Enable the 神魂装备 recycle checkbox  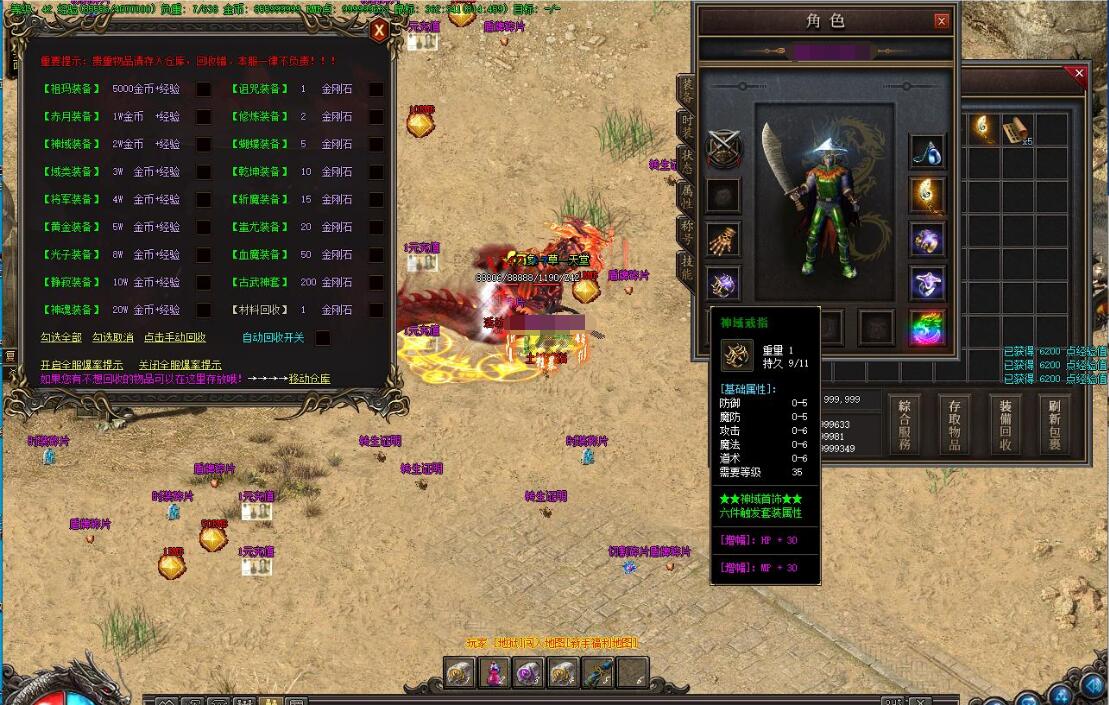coord(203,310)
